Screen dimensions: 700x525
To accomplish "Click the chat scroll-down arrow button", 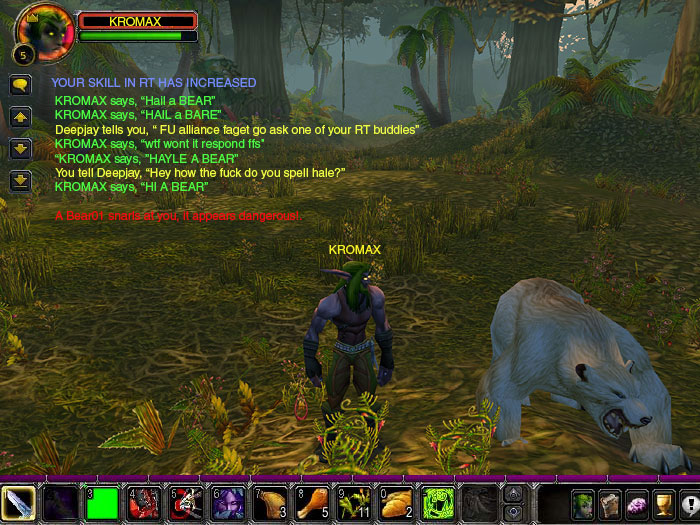I will 19,148.
